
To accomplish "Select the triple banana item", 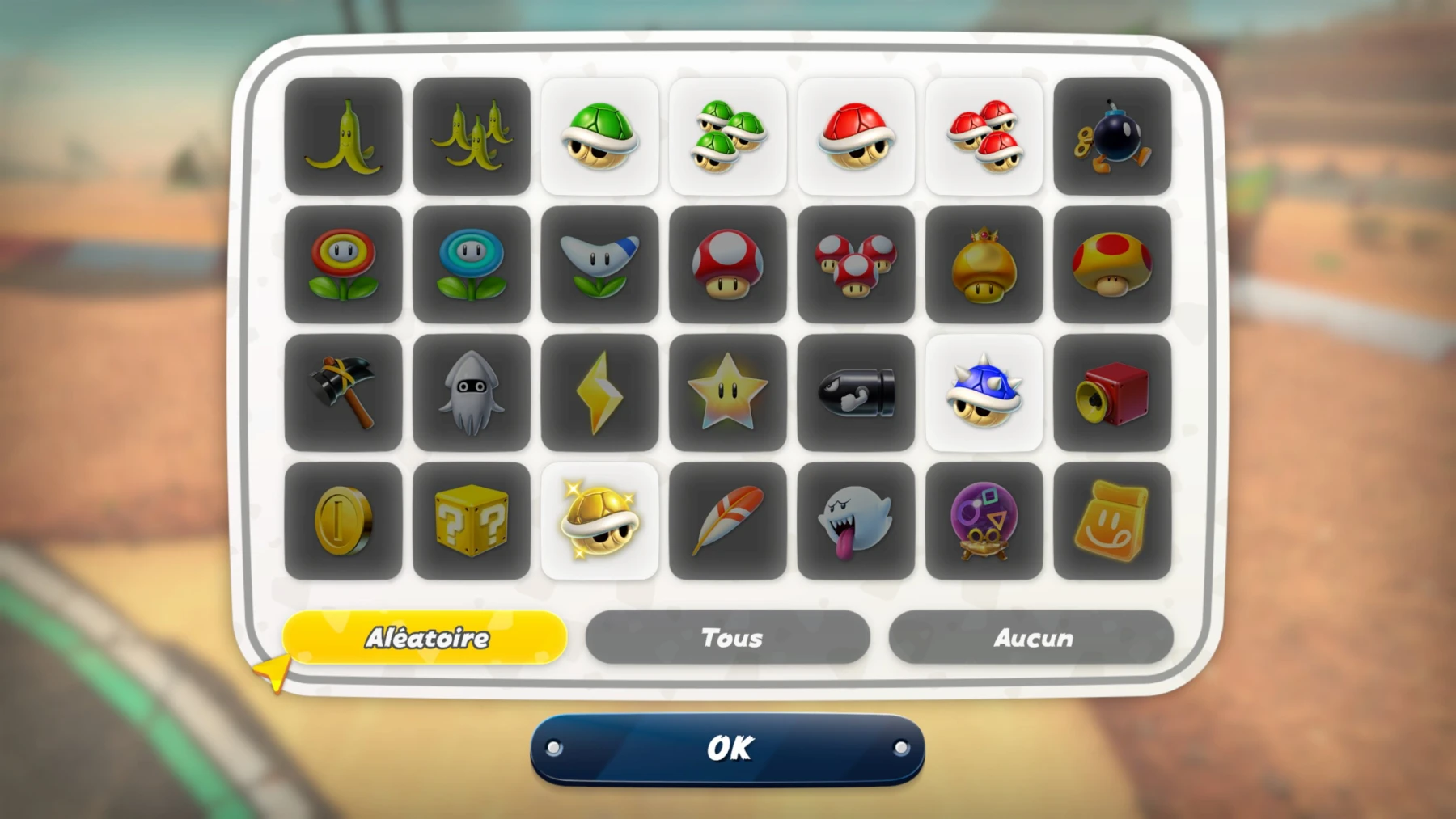I will [x=472, y=134].
